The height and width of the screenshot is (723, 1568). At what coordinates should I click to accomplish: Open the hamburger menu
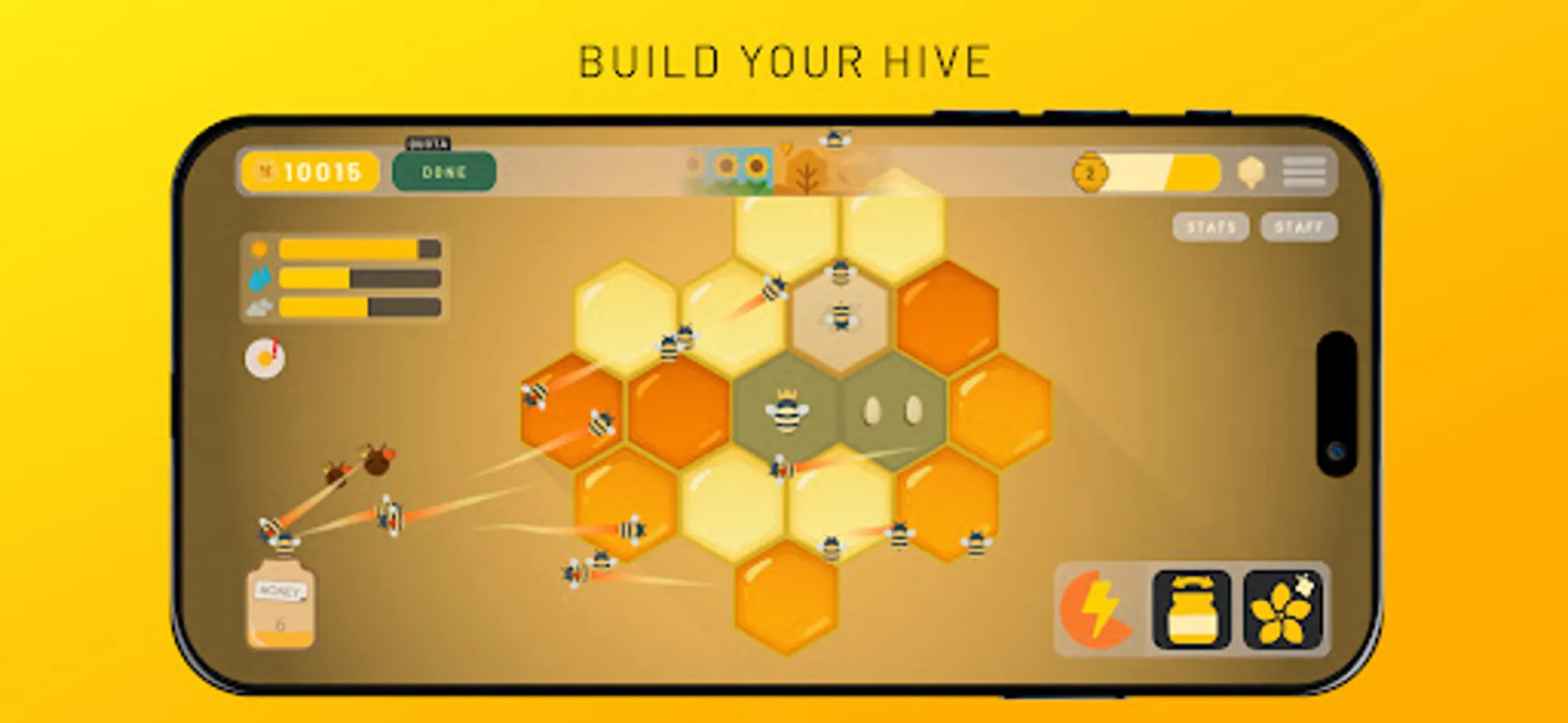pos(1305,170)
